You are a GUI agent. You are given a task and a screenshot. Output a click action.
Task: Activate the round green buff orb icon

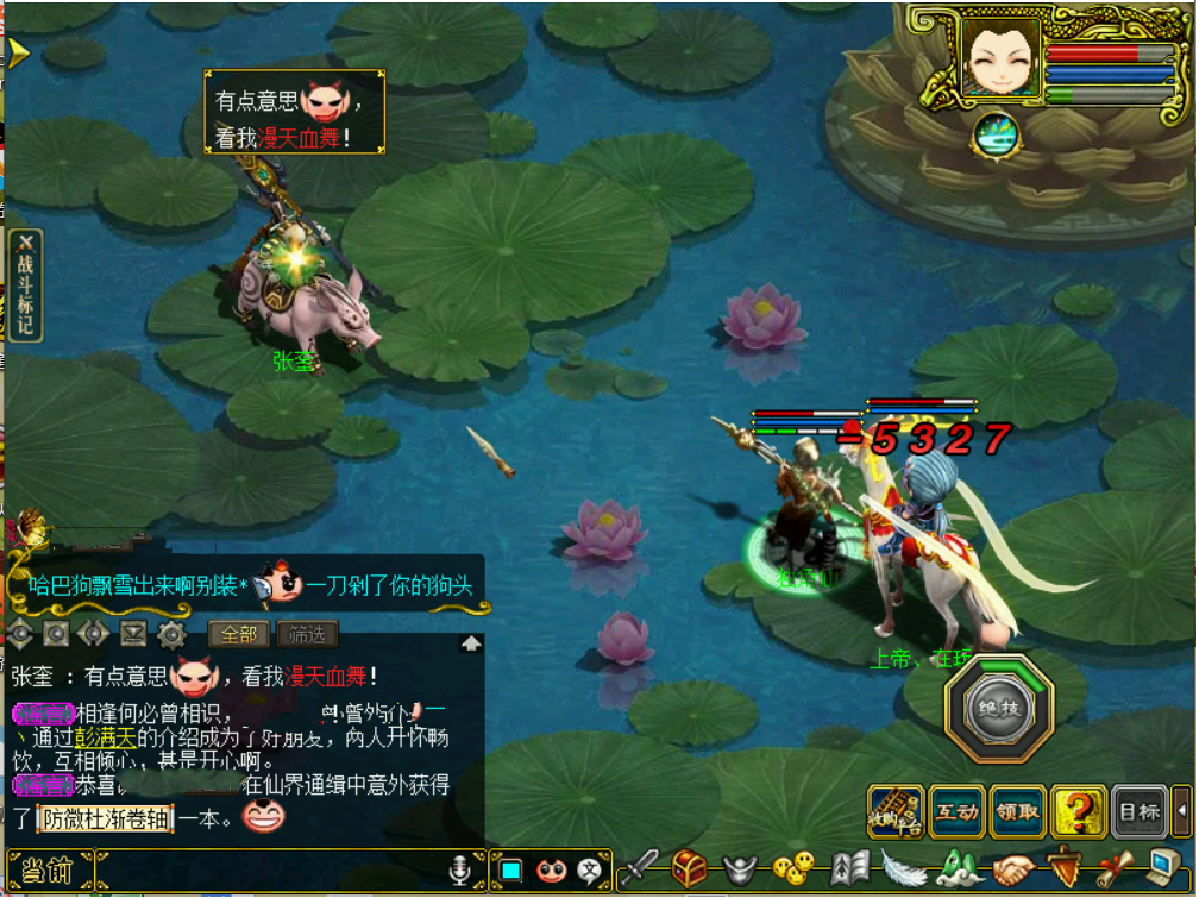point(995,134)
